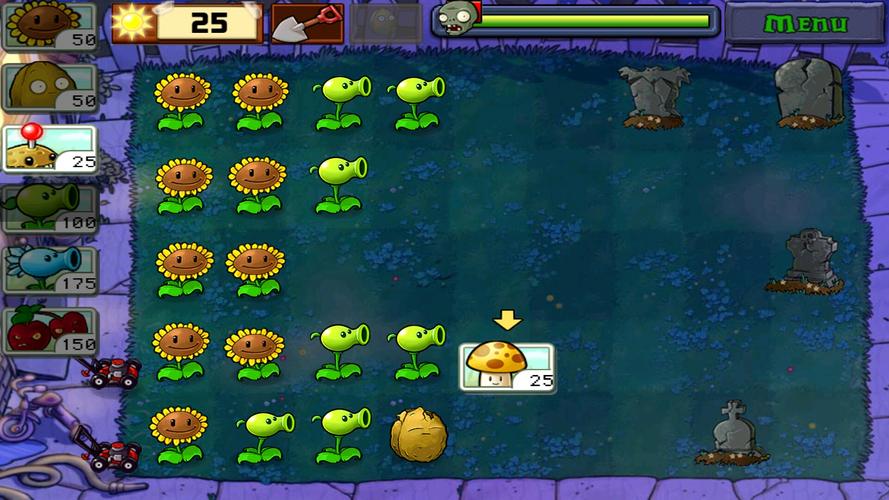Pick the Potato Mine seed packet
Viewport: 889px width, 500px height.
48,149
